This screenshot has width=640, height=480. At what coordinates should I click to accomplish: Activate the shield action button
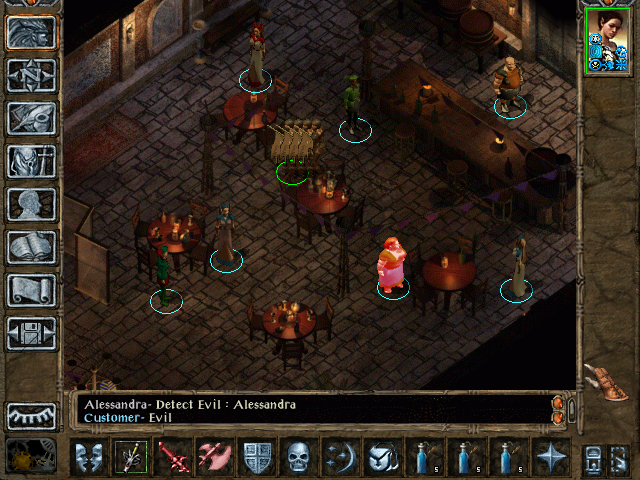[256, 457]
